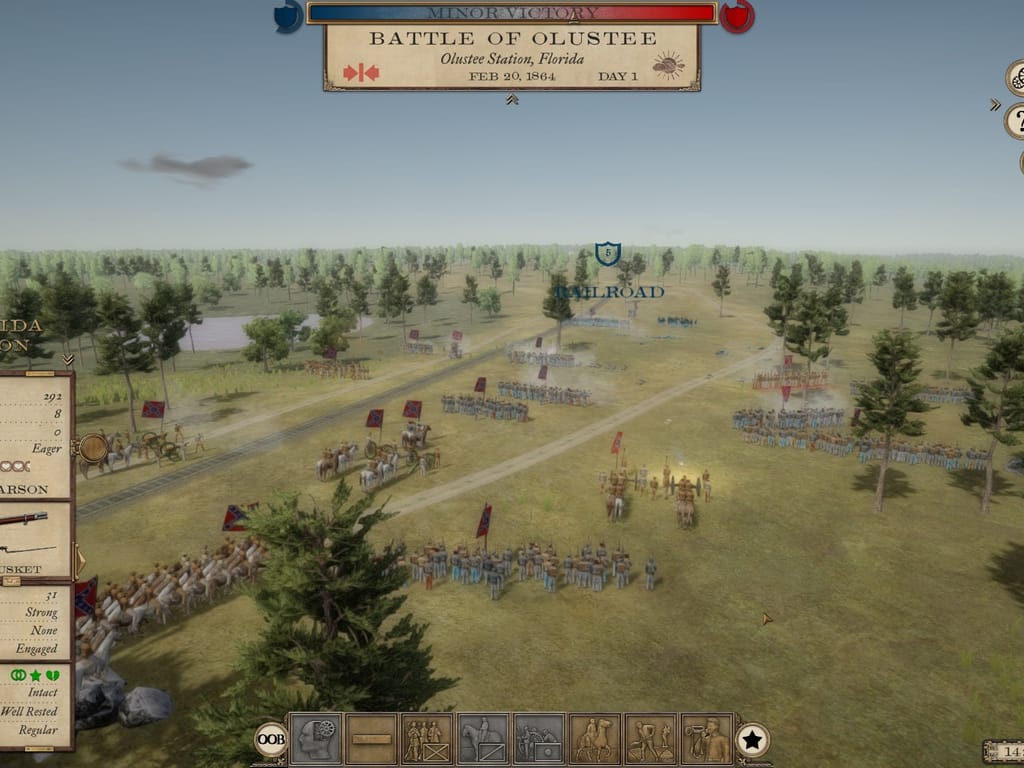Toggle the unit panel down chevron
This screenshot has height=768, width=1024.
pyautogui.click(x=68, y=360)
